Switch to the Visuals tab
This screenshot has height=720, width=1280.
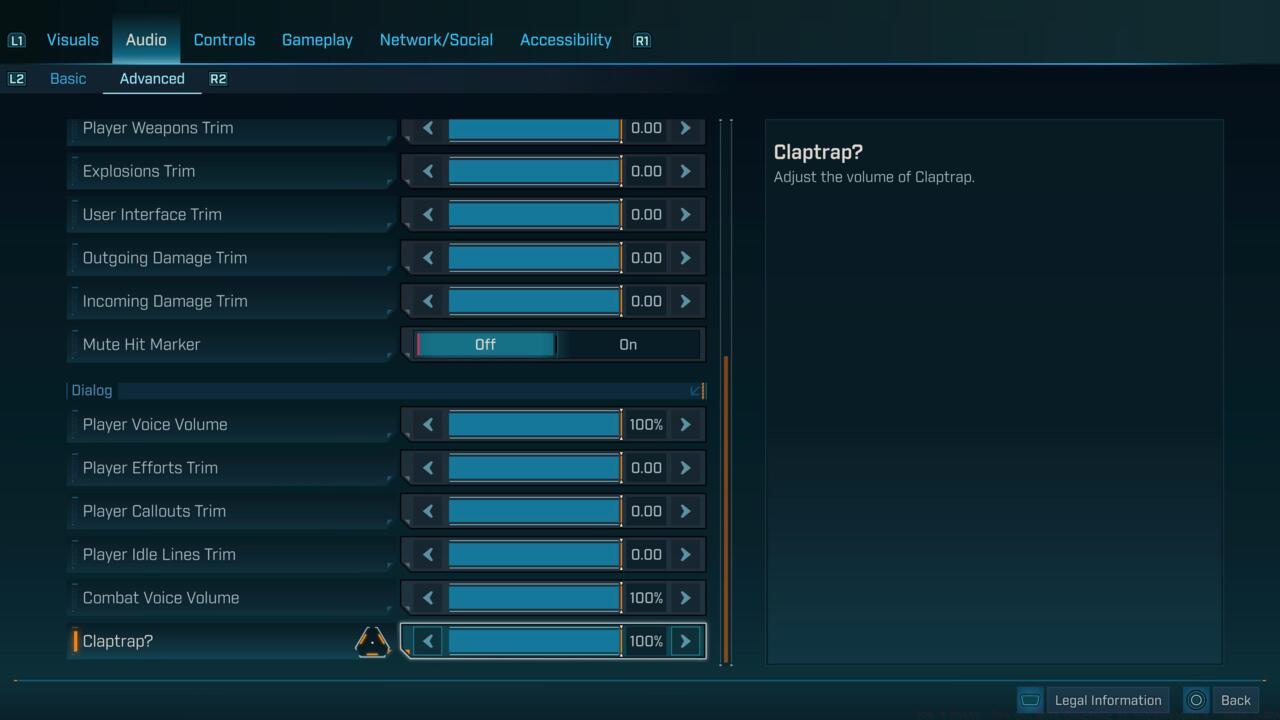point(71,40)
